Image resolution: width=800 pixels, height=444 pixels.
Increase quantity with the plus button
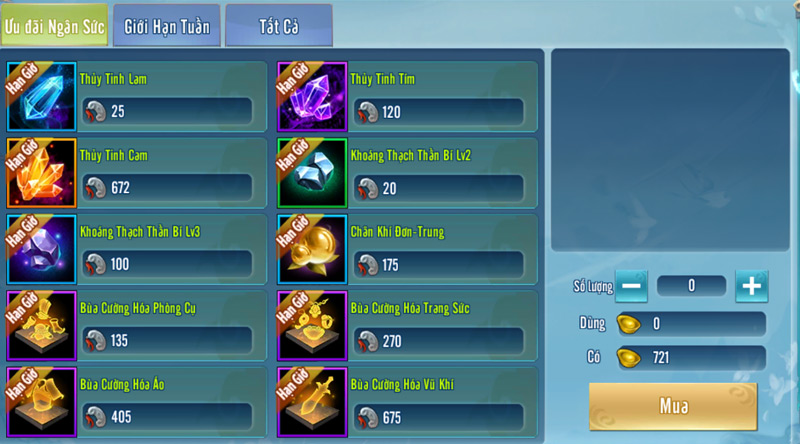coord(752,286)
